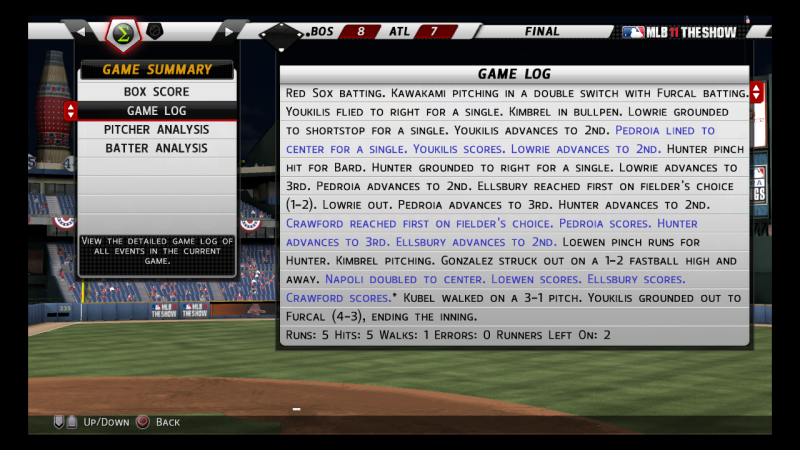Click the red scroll arrows on the game log
The image size is (800, 450).
[756, 92]
